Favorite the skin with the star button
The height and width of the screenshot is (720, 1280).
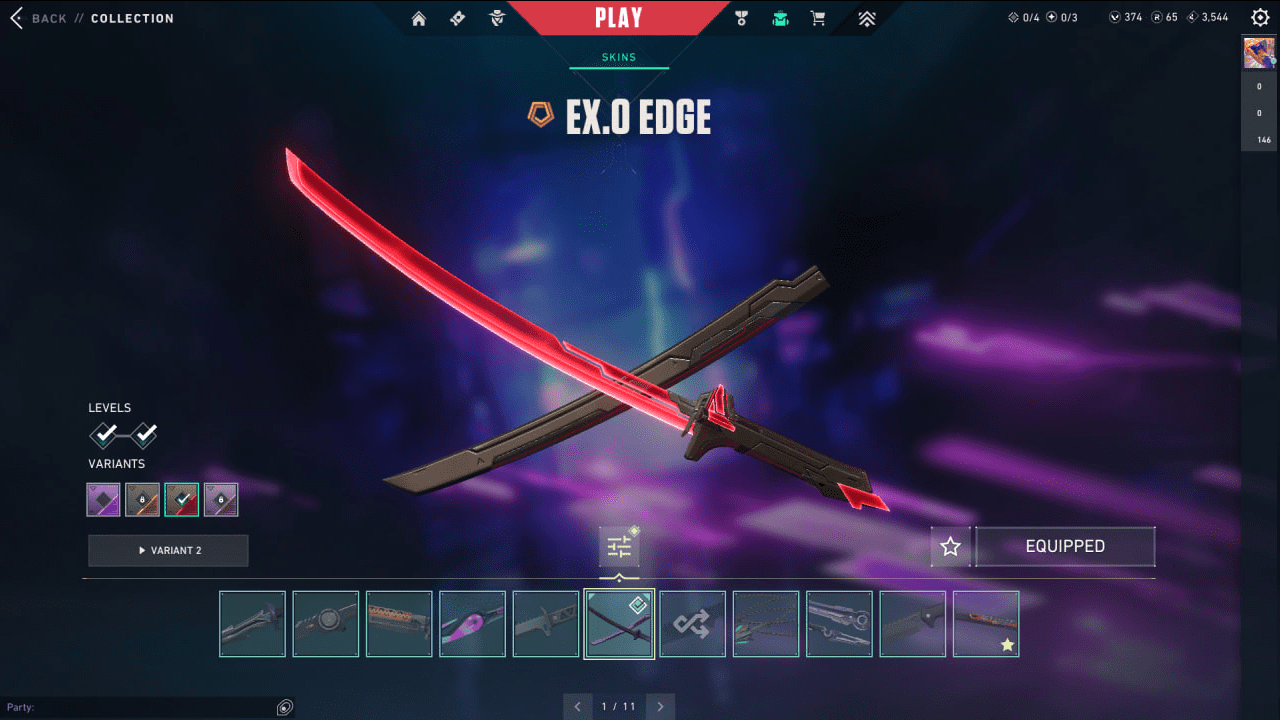[950, 546]
